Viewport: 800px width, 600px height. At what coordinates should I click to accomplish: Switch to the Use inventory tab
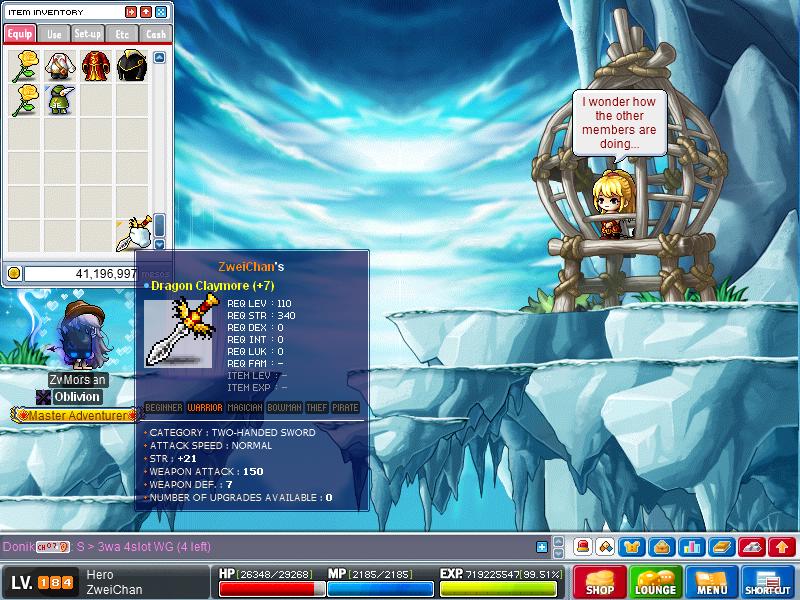click(x=54, y=33)
